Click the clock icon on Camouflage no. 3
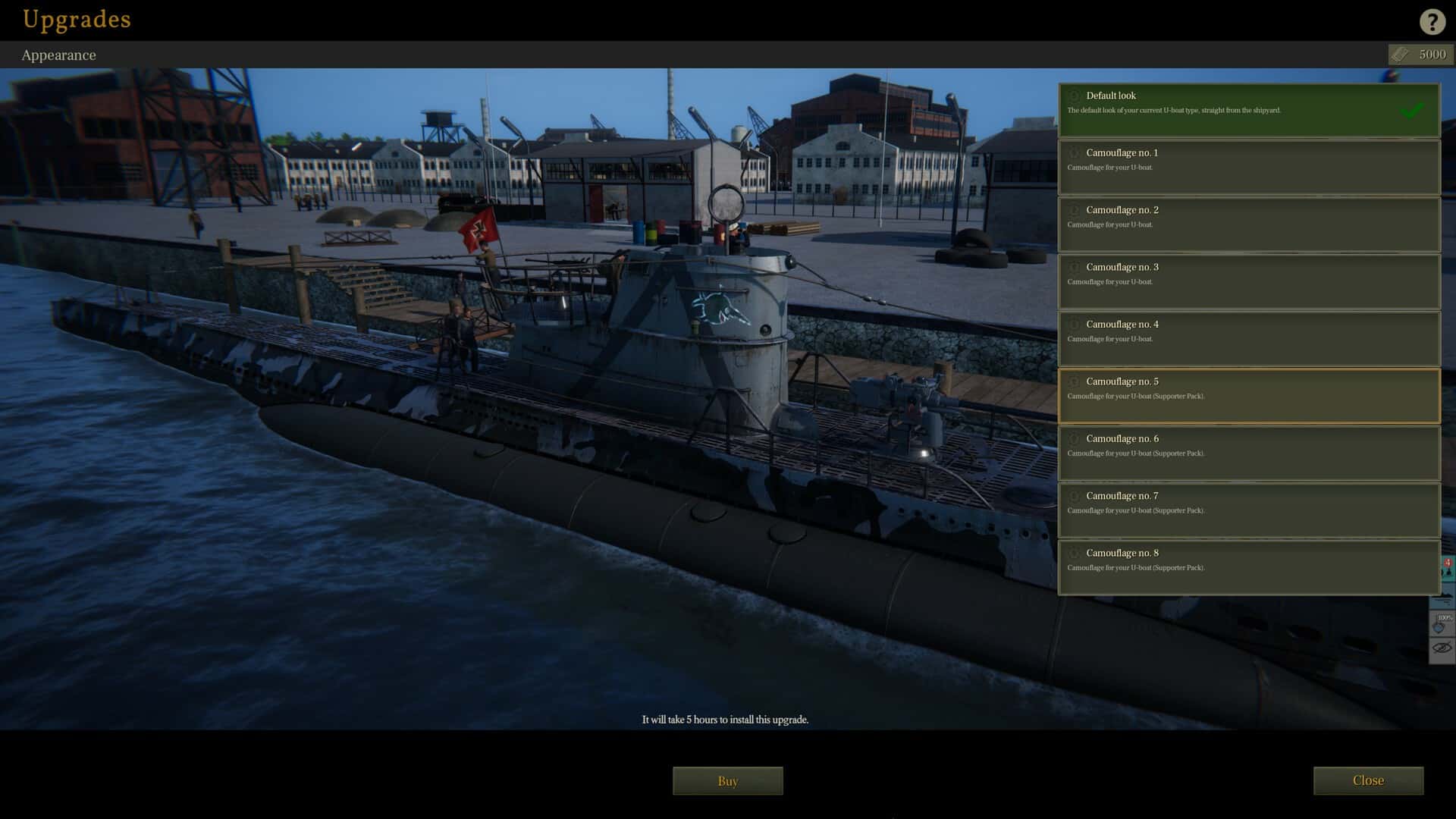This screenshot has width=1456, height=819. (1074, 267)
